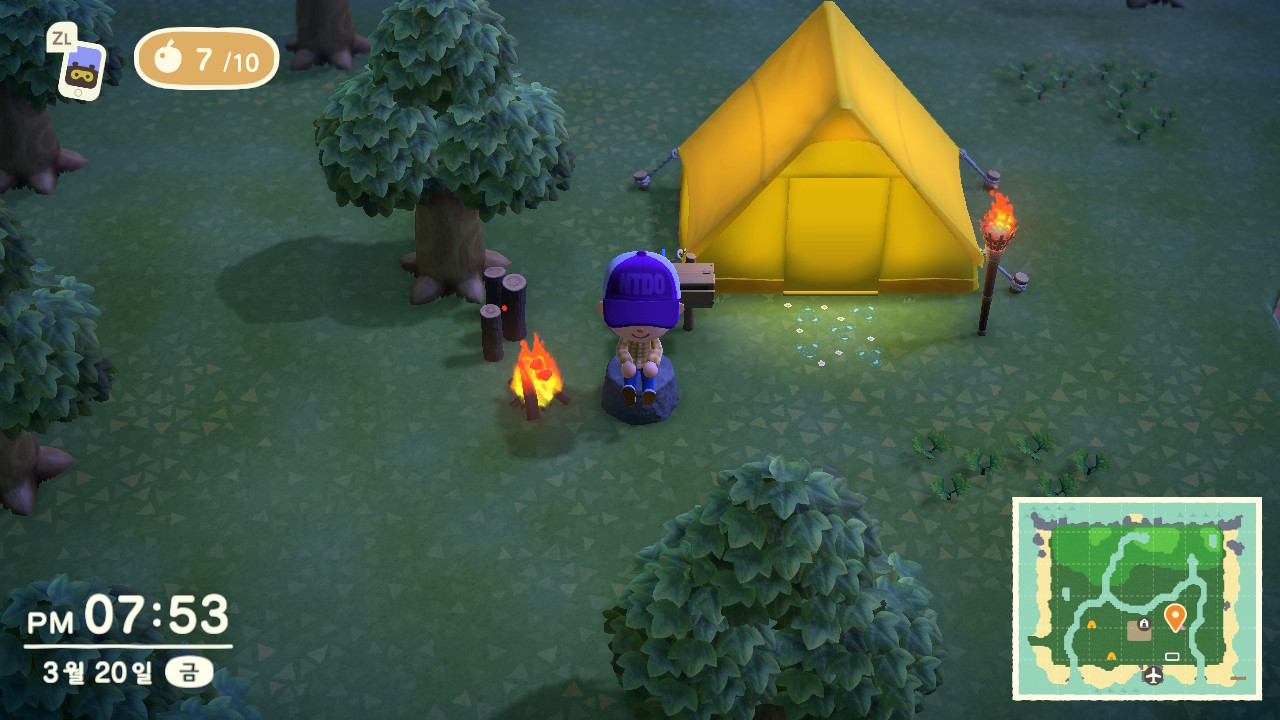Open the island minimap
Viewport: 1280px width, 720px height.
1137,598
